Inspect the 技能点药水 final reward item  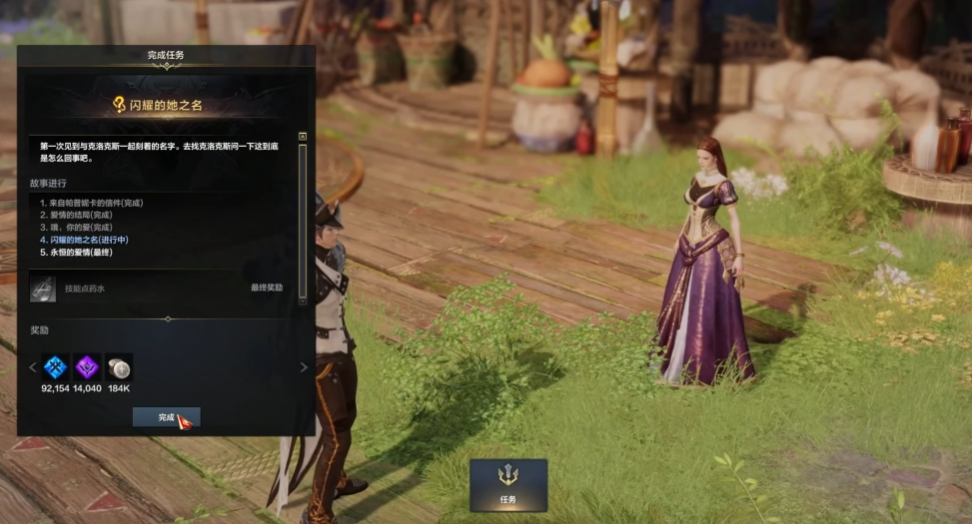pos(43,288)
